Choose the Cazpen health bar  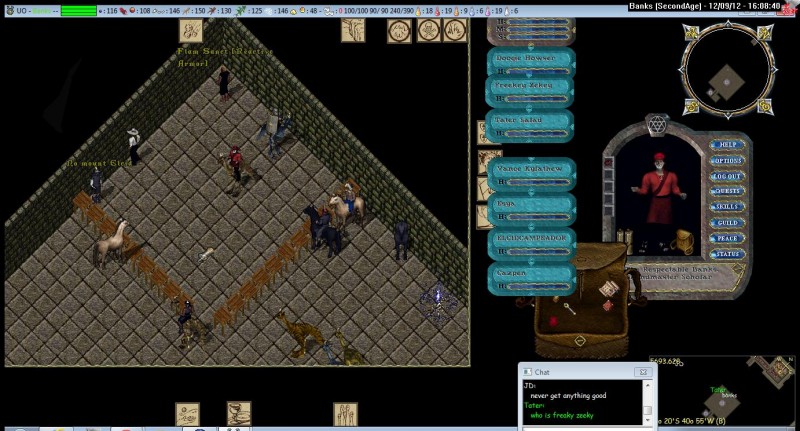pyautogui.click(x=533, y=276)
